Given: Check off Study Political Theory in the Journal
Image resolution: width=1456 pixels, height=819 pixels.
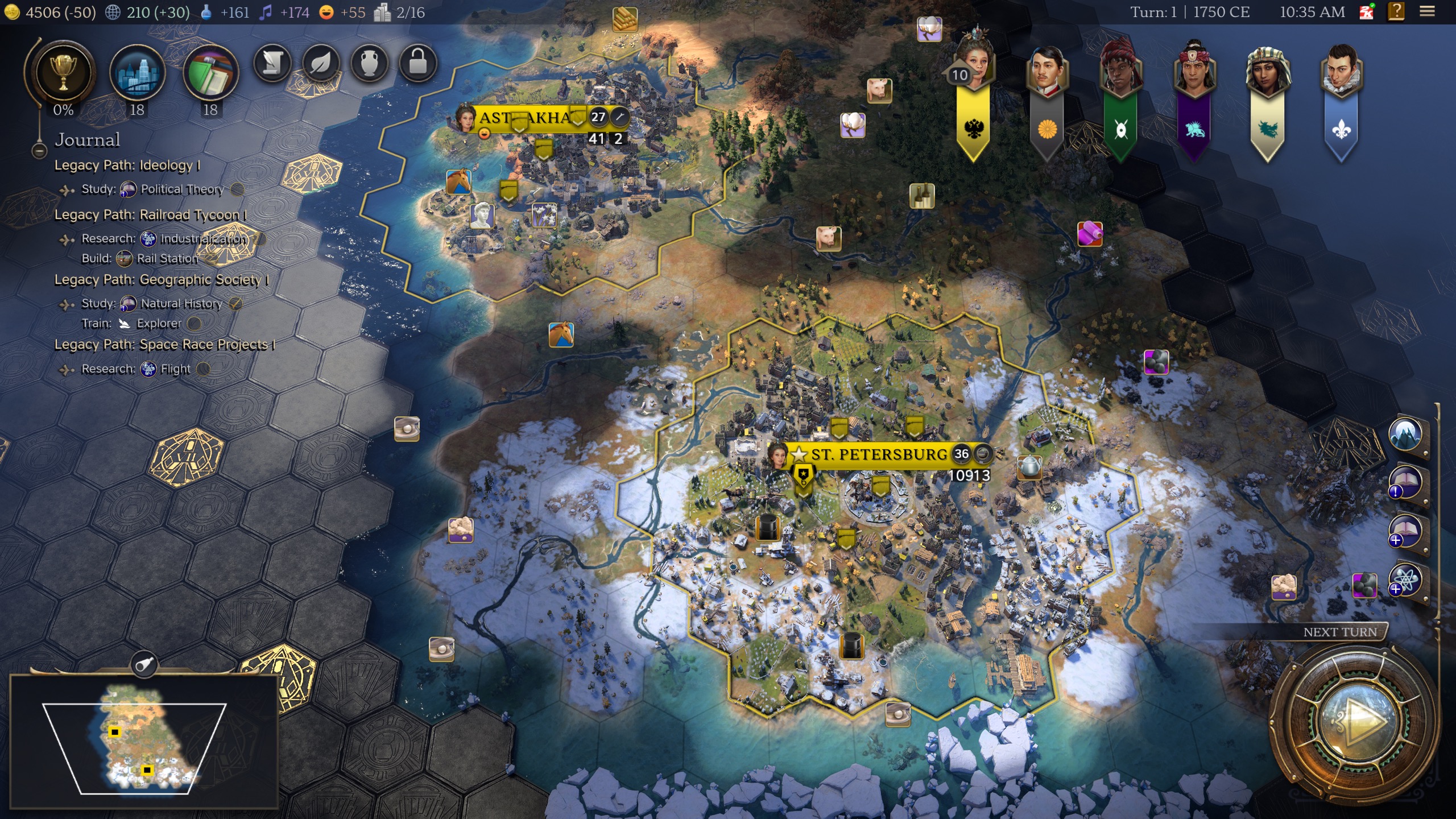Looking at the screenshot, I should tap(238, 189).
